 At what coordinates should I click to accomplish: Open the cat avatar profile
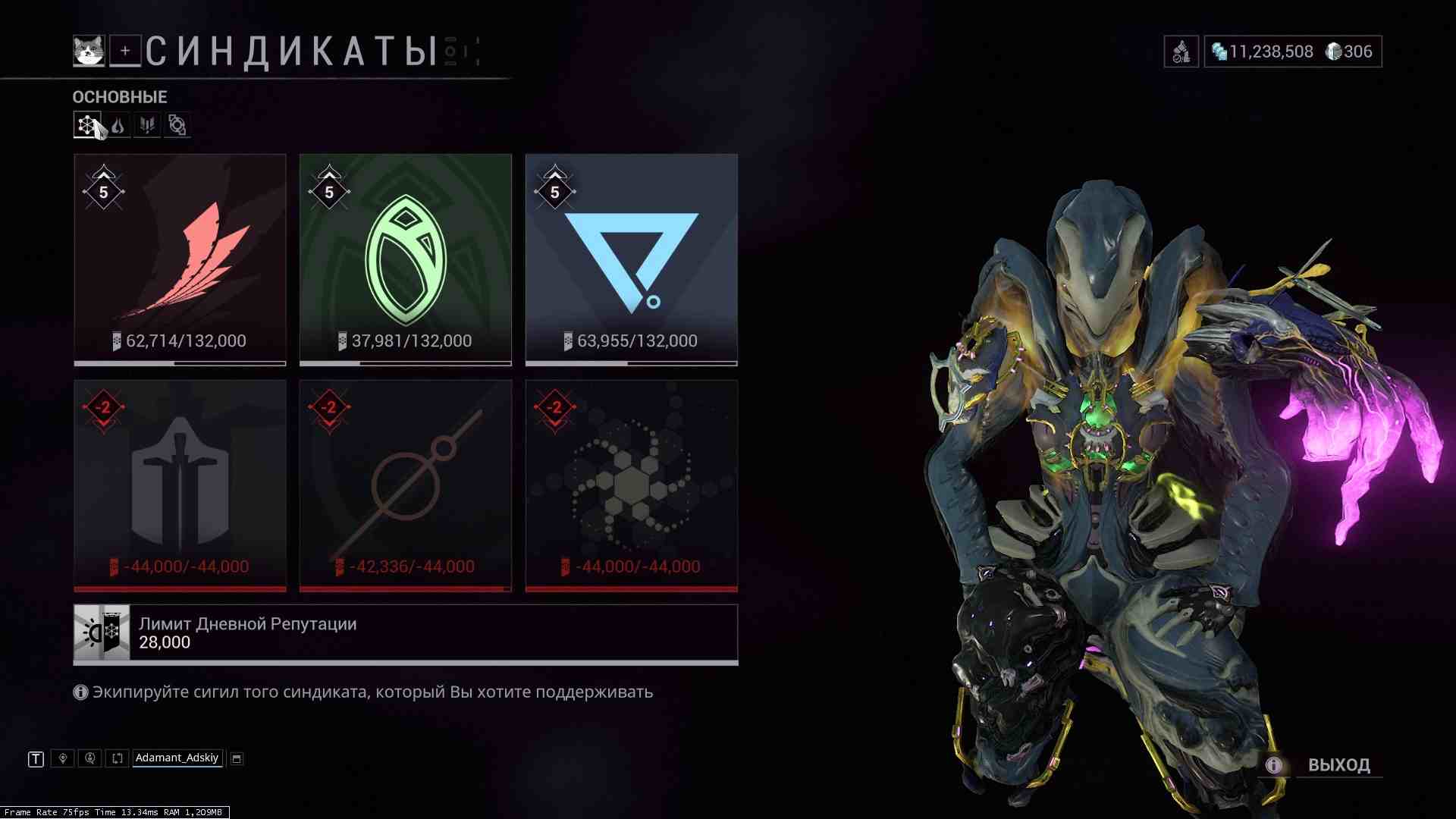(88, 51)
